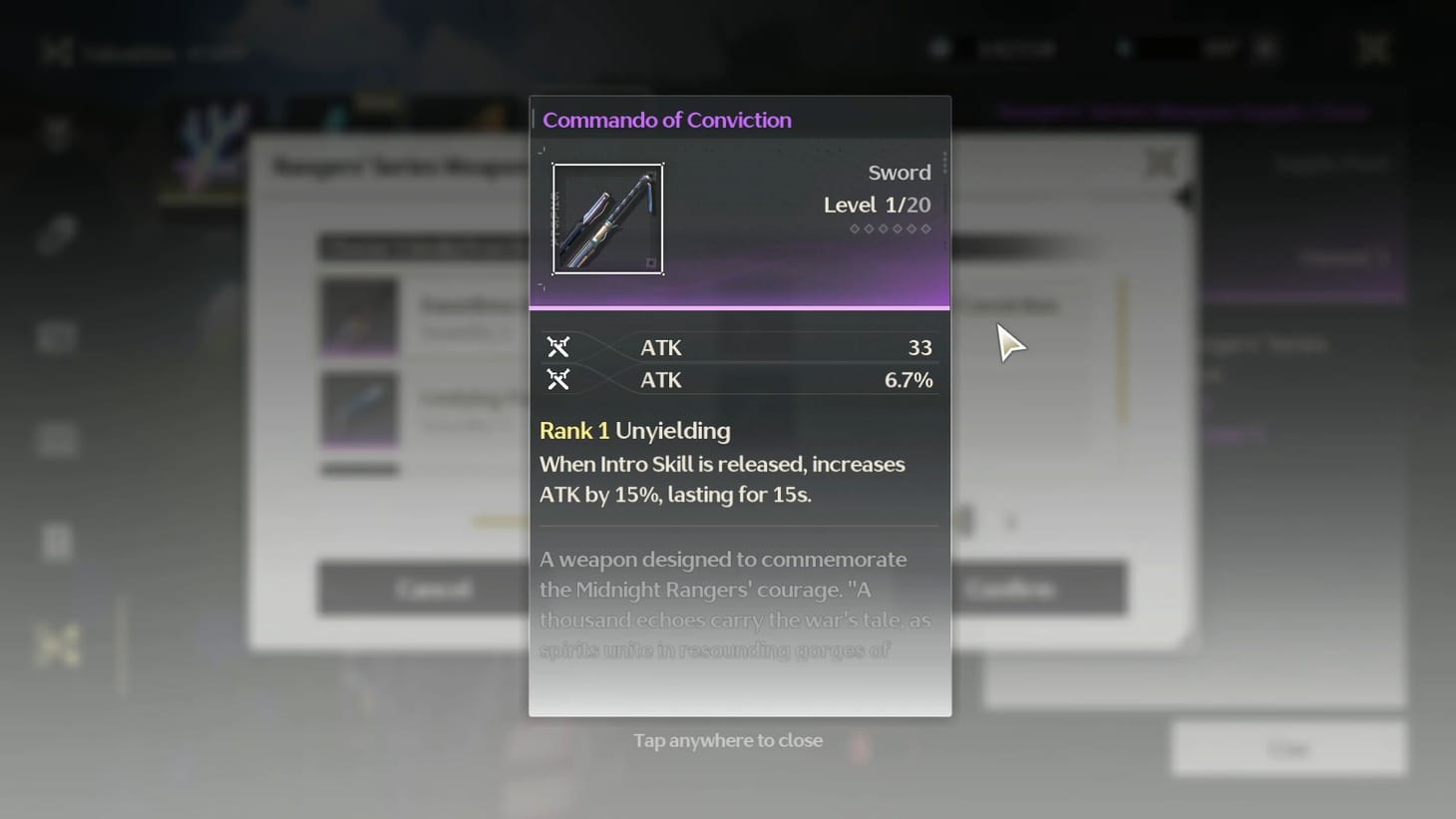Select the second weapon thumbnail in the background list
1456x819 pixels.
pos(359,409)
